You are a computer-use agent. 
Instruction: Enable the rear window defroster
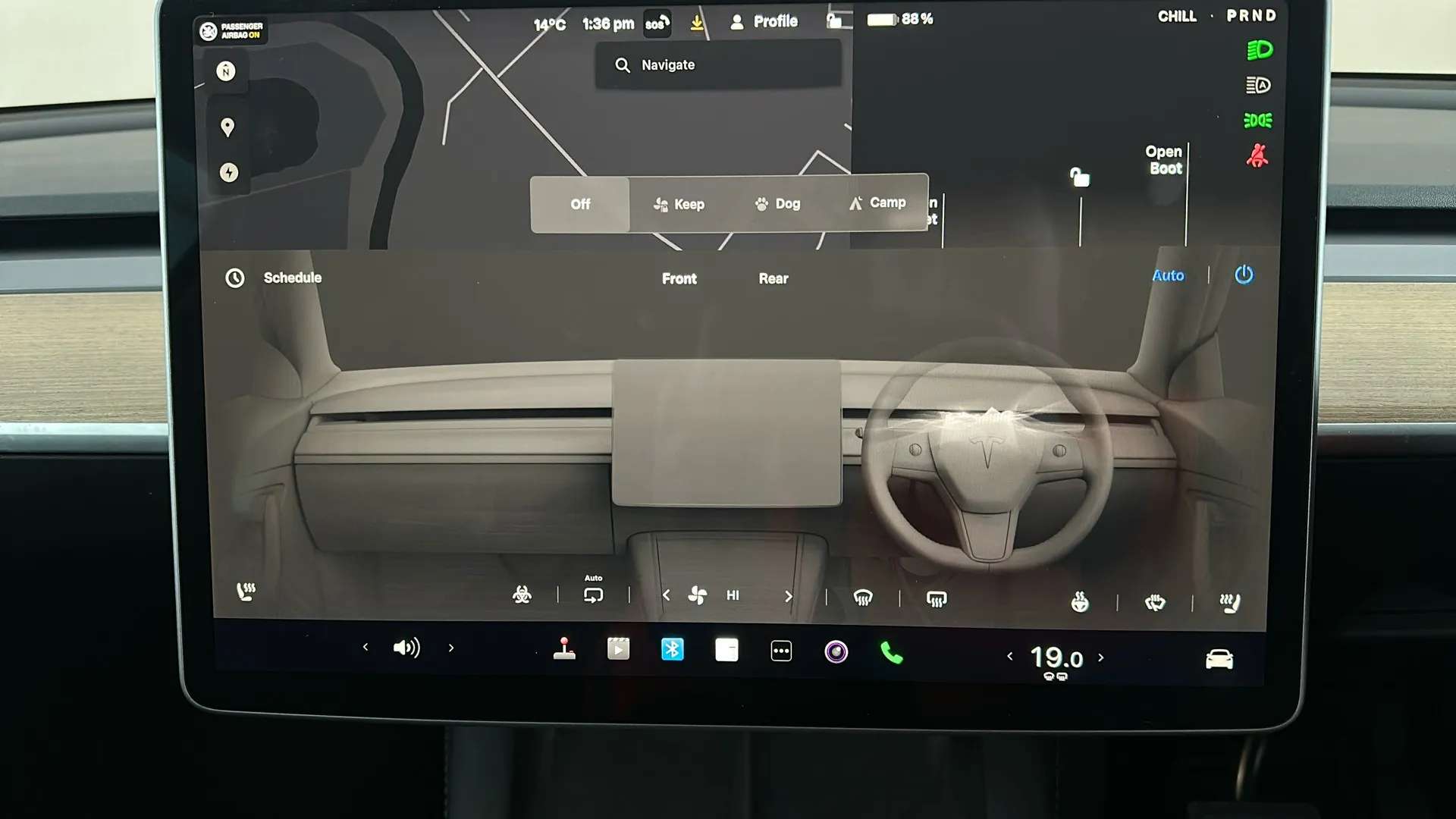[x=937, y=598]
